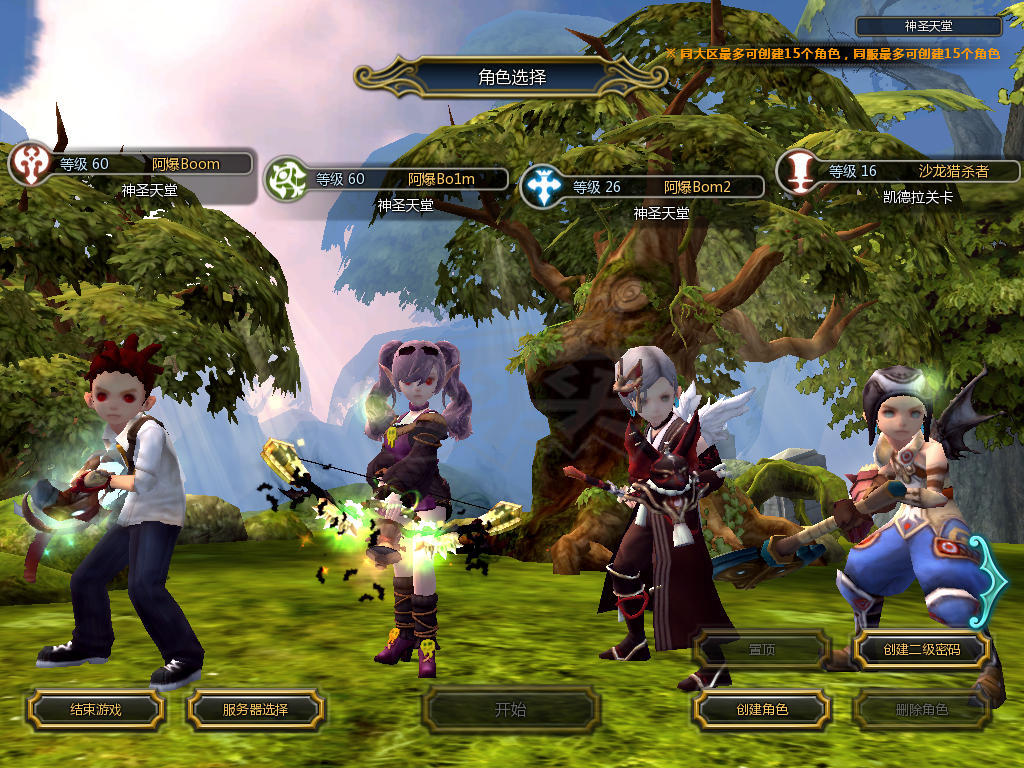Click the 删除角色 delete character button
The height and width of the screenshot is (768, 1024).
pos(921,710)
